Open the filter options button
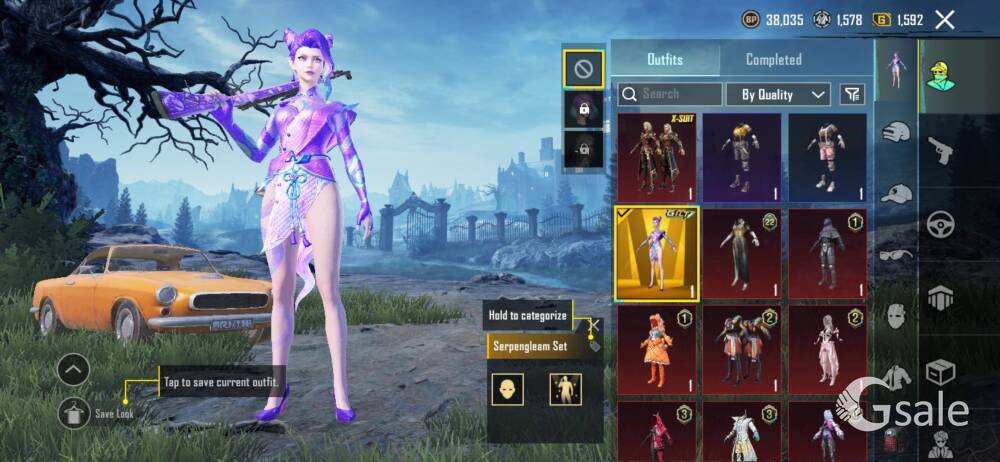Viewport: 1000px width, 462px height. pyautogui.click(x=852, y=95)
